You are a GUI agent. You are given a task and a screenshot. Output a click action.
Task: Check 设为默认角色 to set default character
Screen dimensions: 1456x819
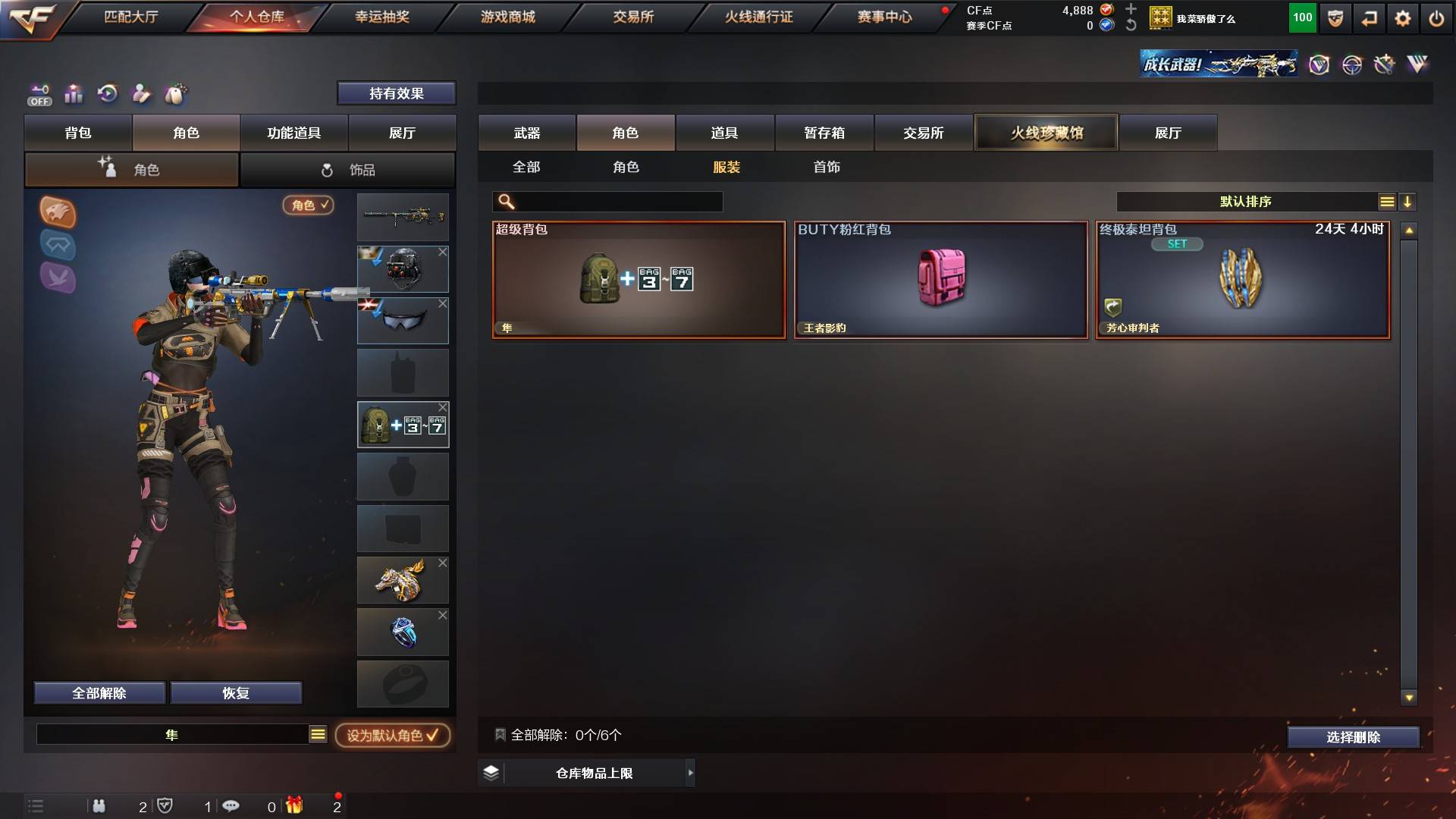391,735
